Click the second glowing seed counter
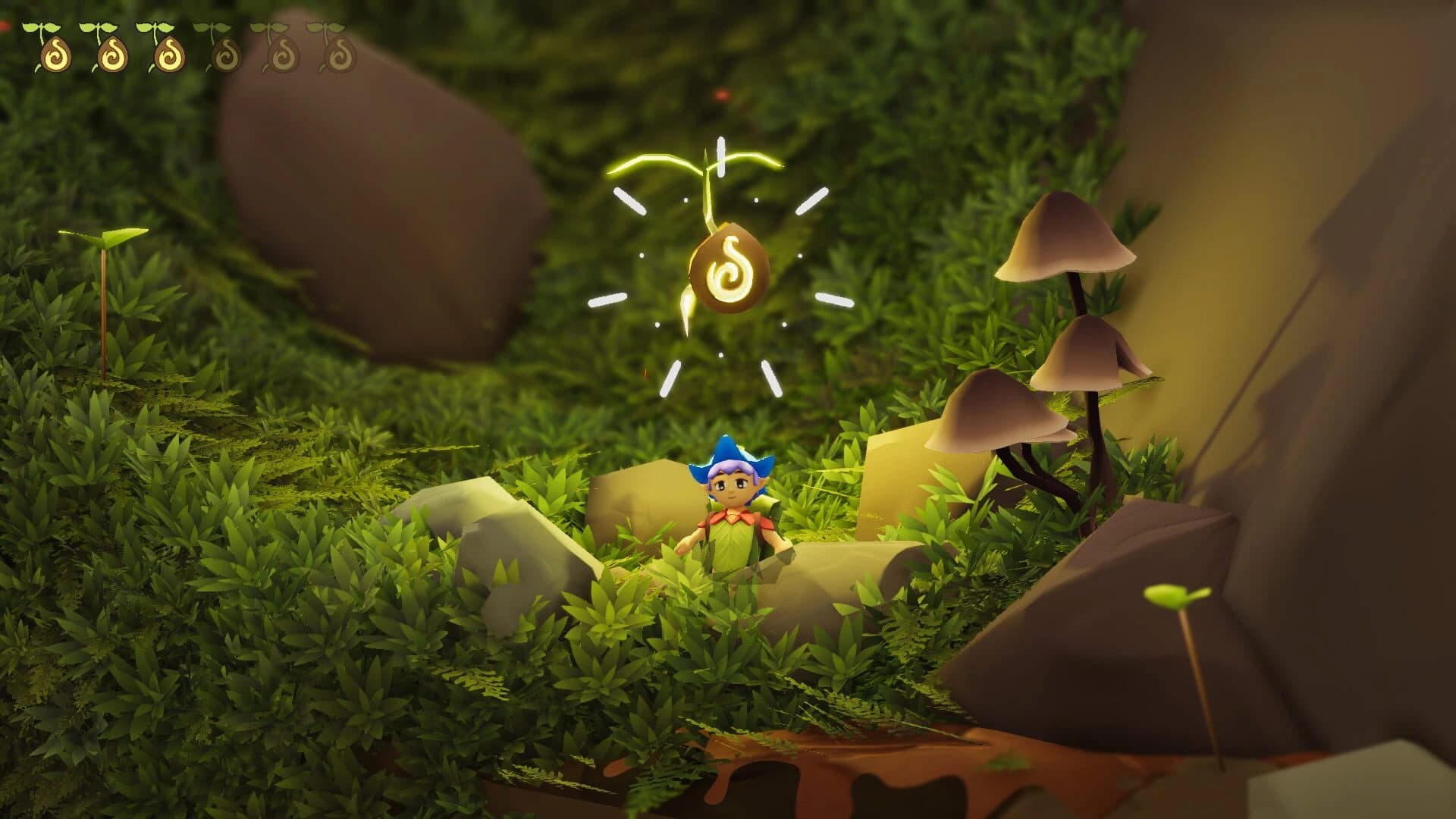 (114, 53)
